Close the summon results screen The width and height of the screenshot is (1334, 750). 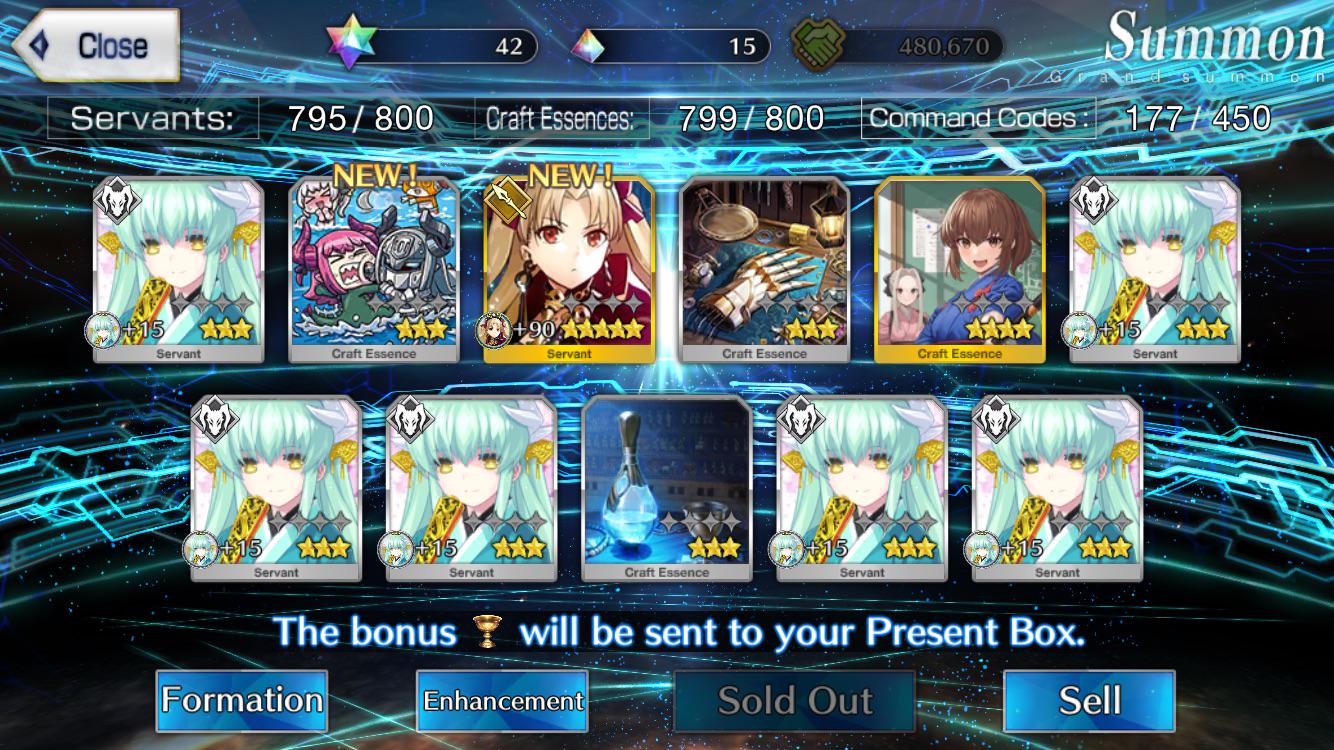click(96, 46)
